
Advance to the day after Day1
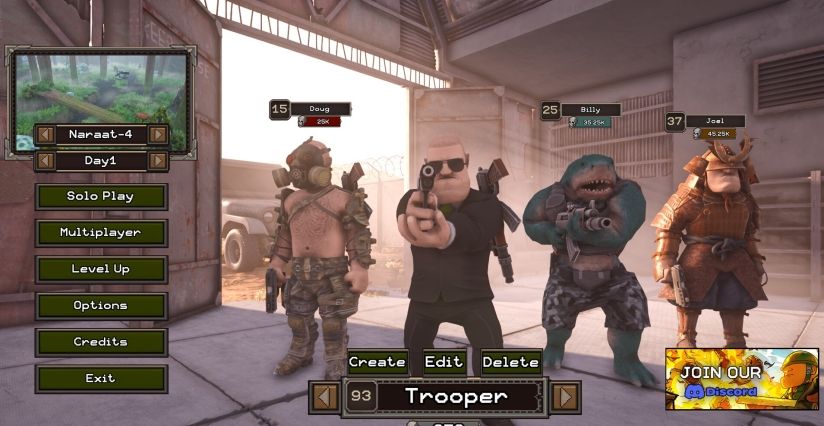click(x=157, y=161)
